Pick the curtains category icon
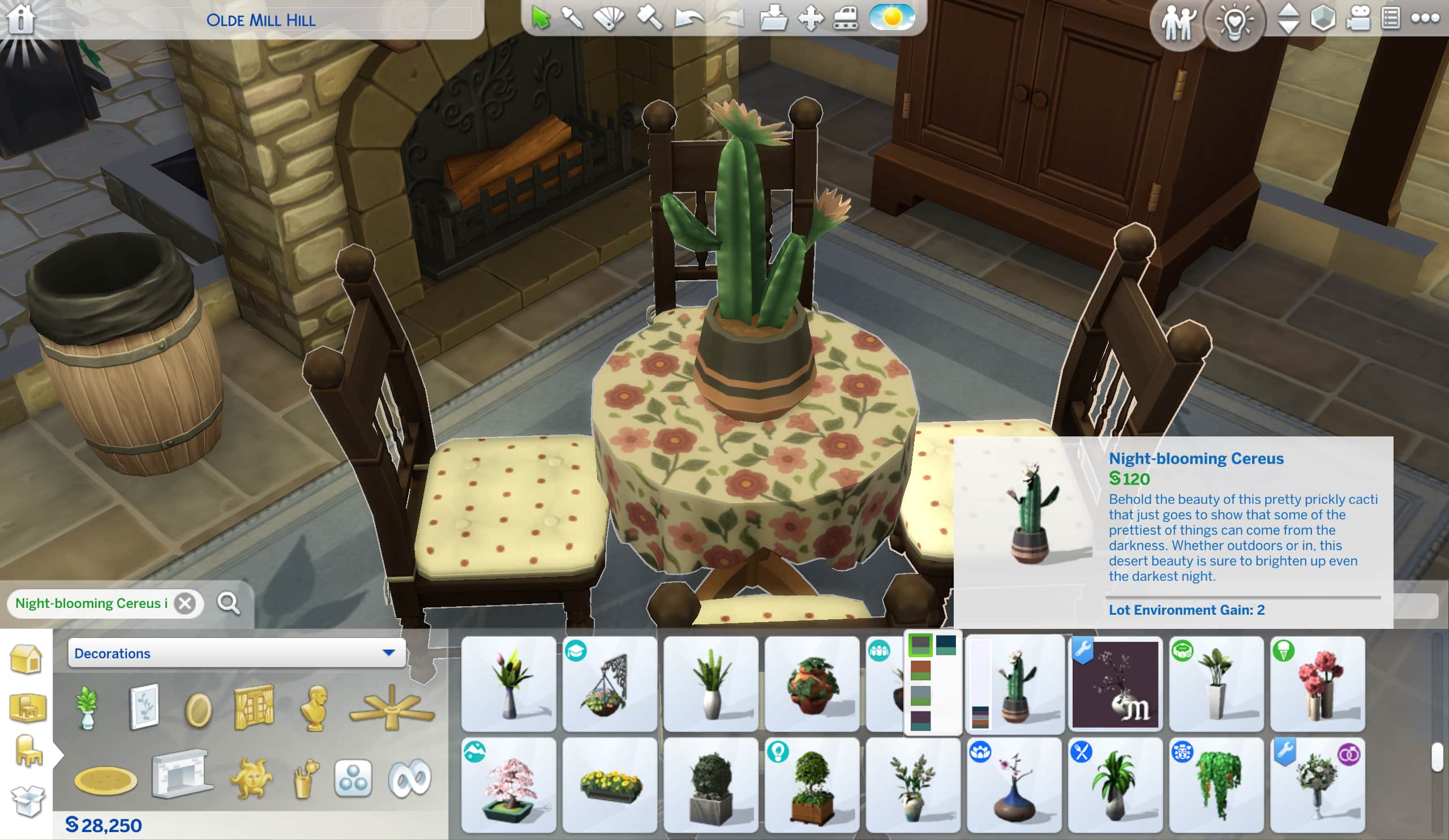This screenshot has width=1449, height=840. click(x=254, y=706)
